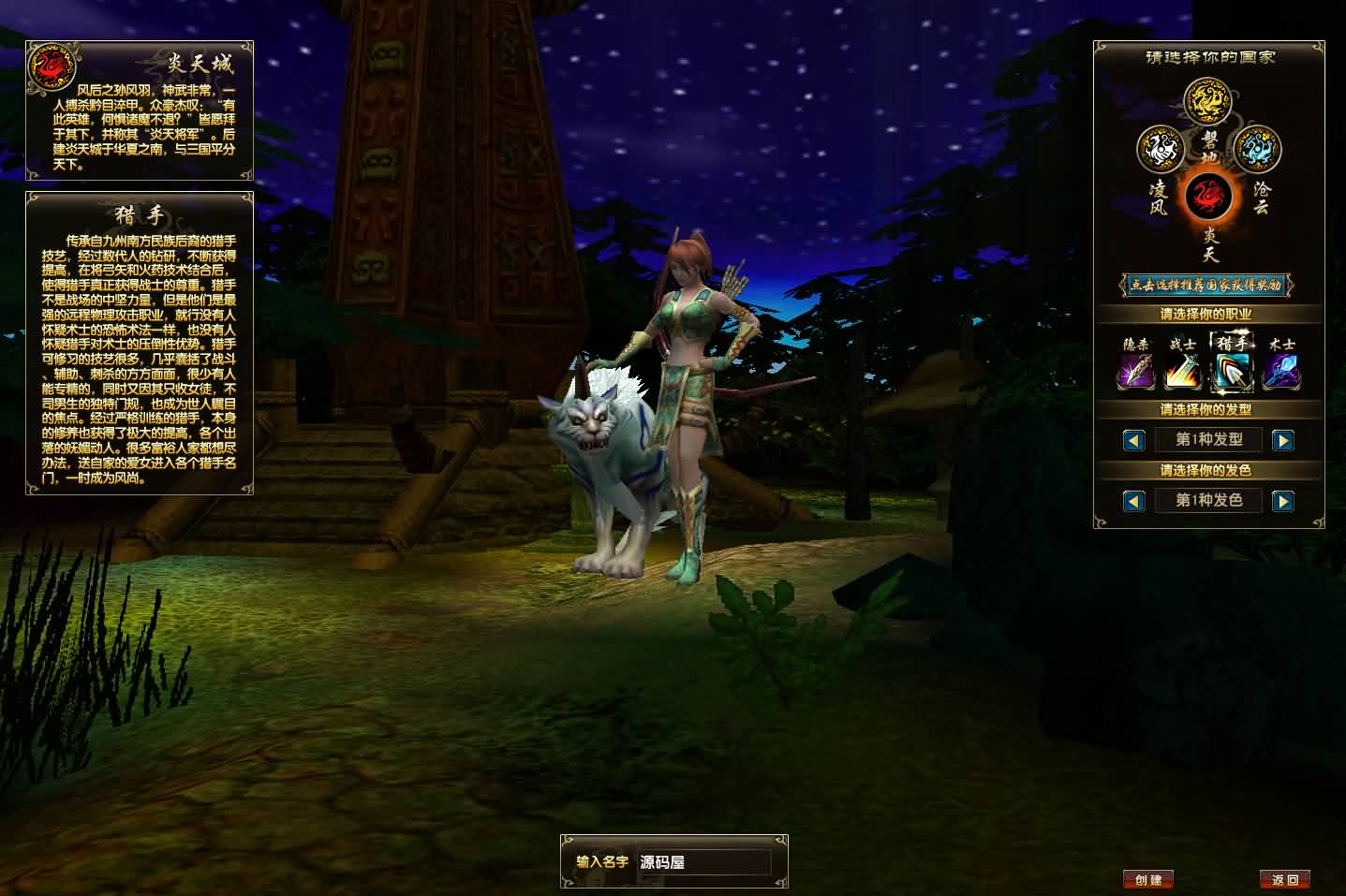Viewport: 1346px width, 896px height.
Task: Select the 战士 warrior sword class icon
Action: click(x=1183, y=370)
